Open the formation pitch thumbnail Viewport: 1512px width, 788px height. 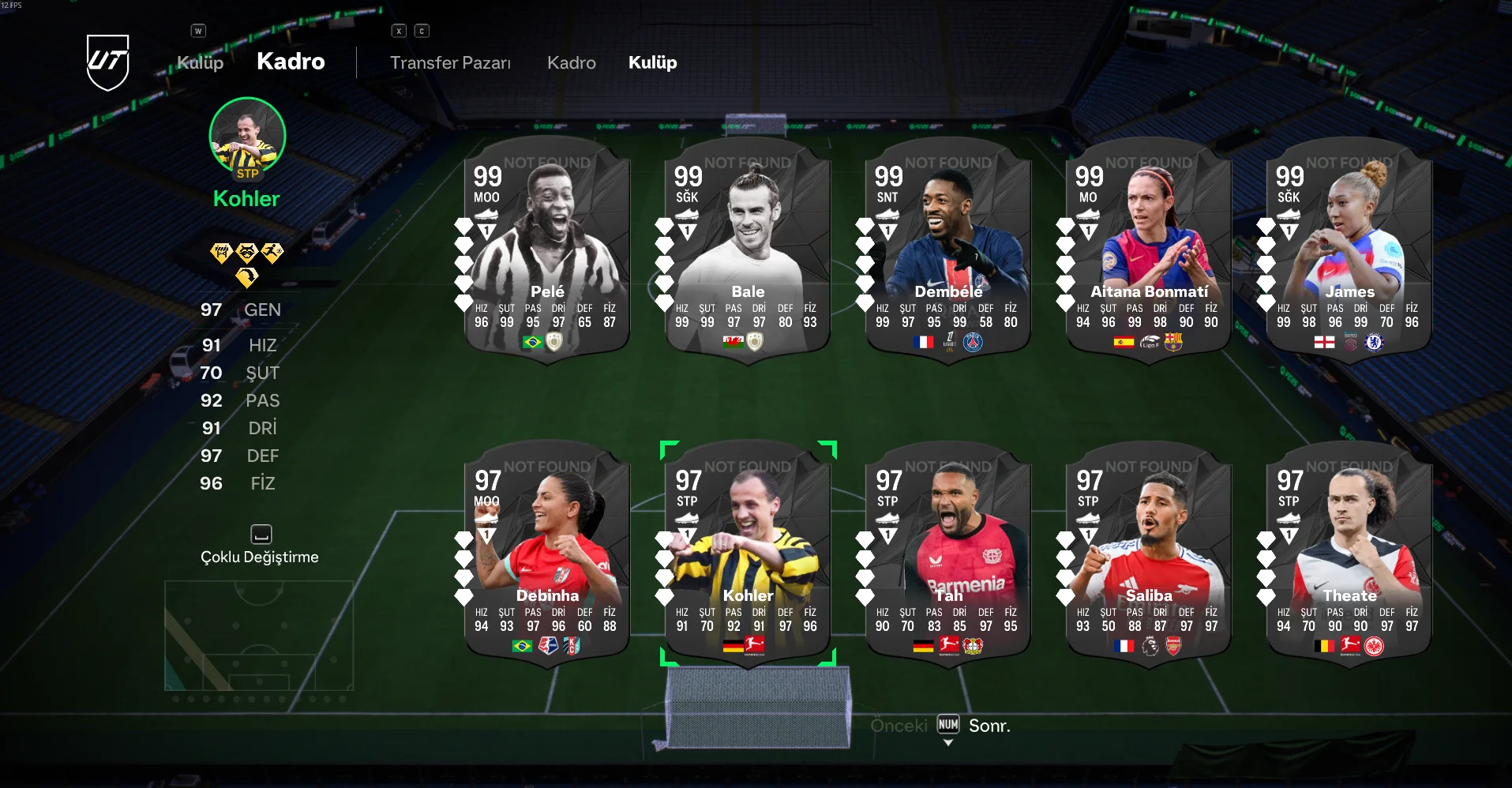(x=259, y=636)
